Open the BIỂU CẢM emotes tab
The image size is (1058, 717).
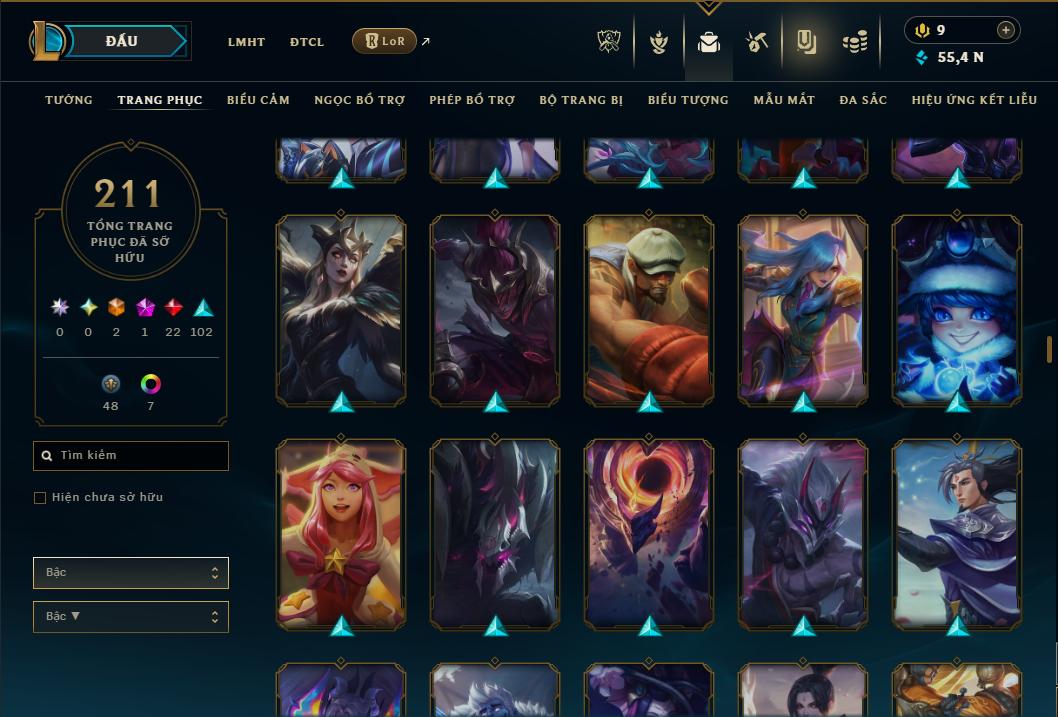(x=258, y=100)
